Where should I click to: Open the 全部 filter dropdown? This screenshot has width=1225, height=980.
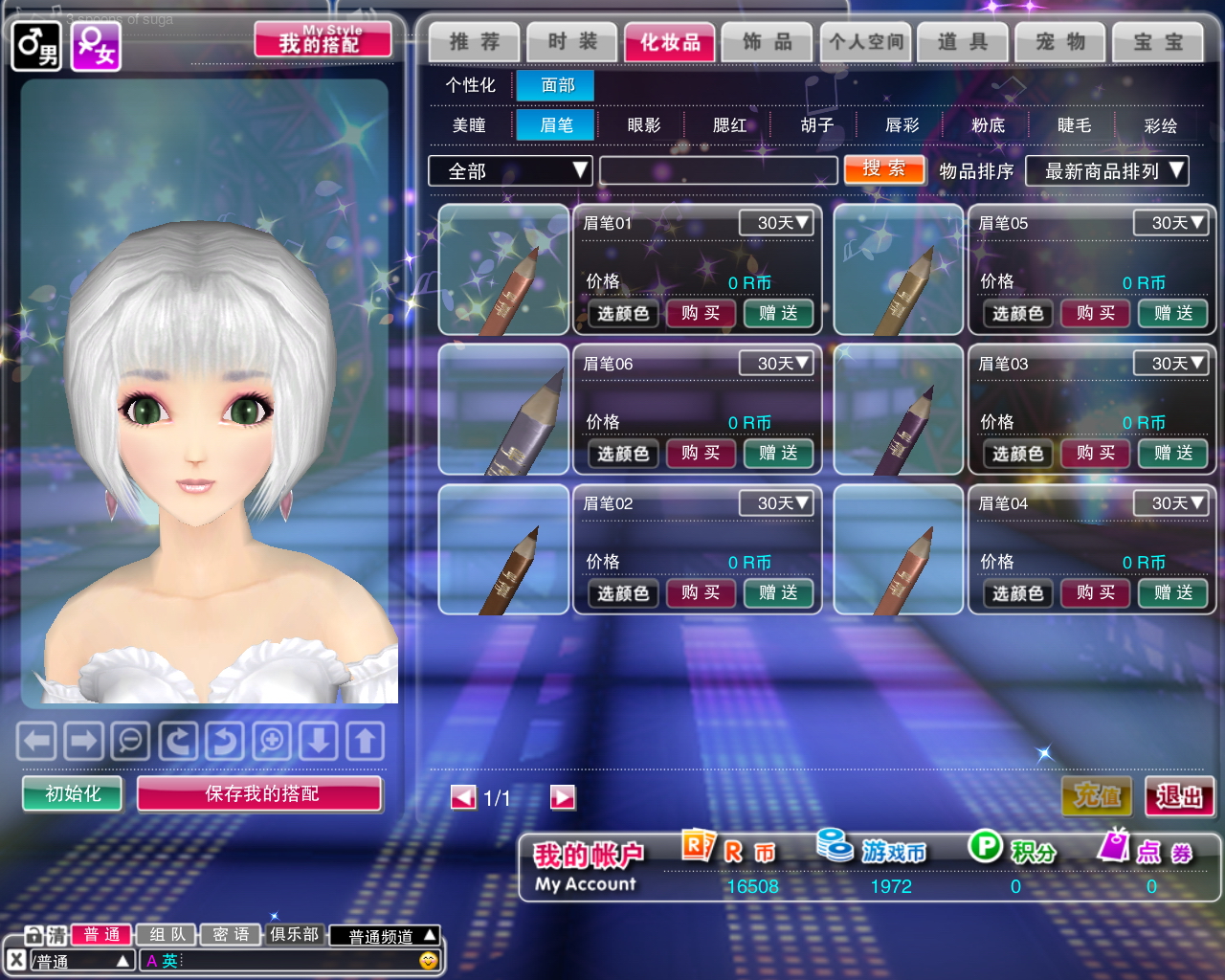[x=510, y=171]
